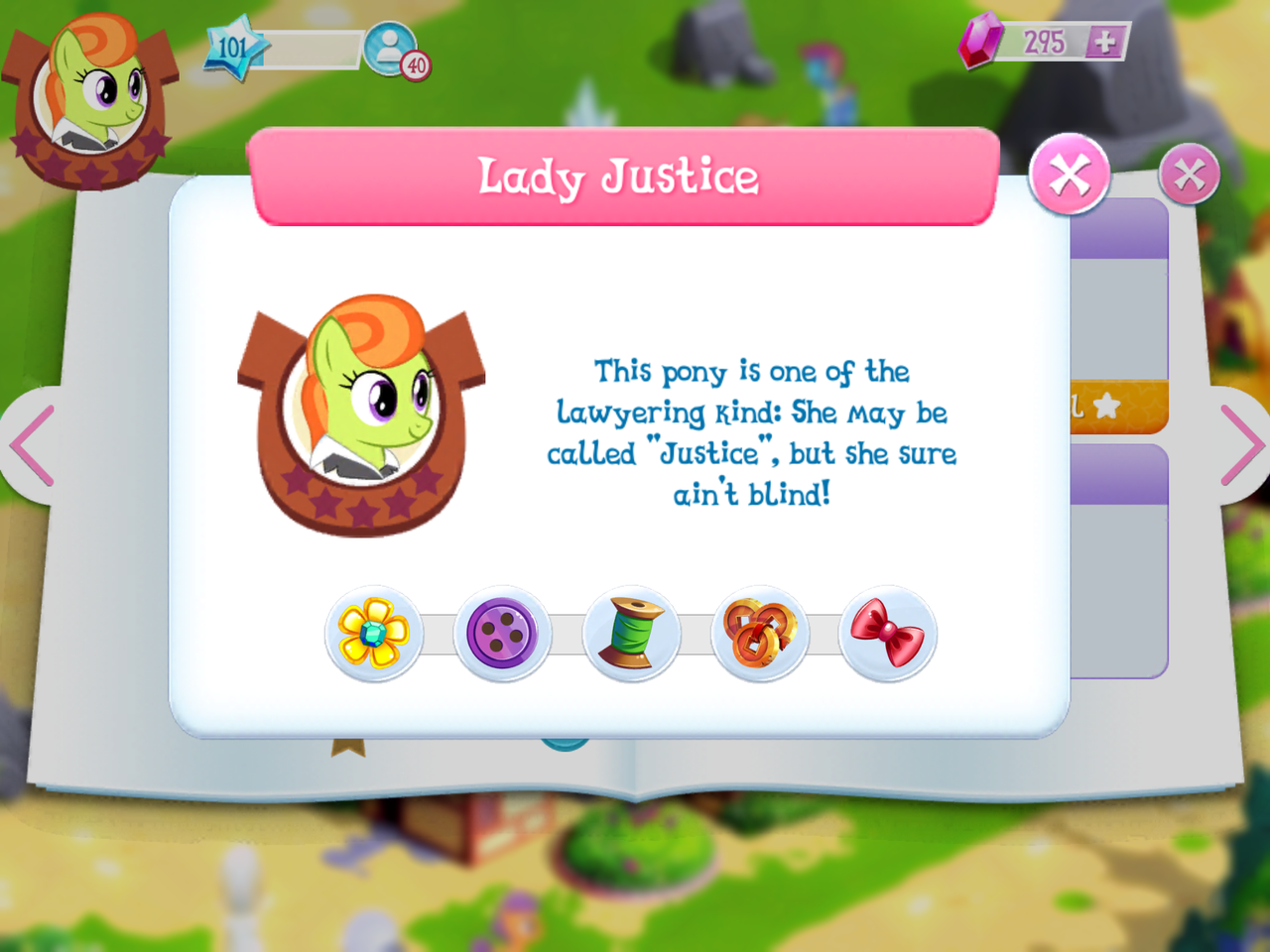Select the pretzel material icon

[x=760, y=633]
